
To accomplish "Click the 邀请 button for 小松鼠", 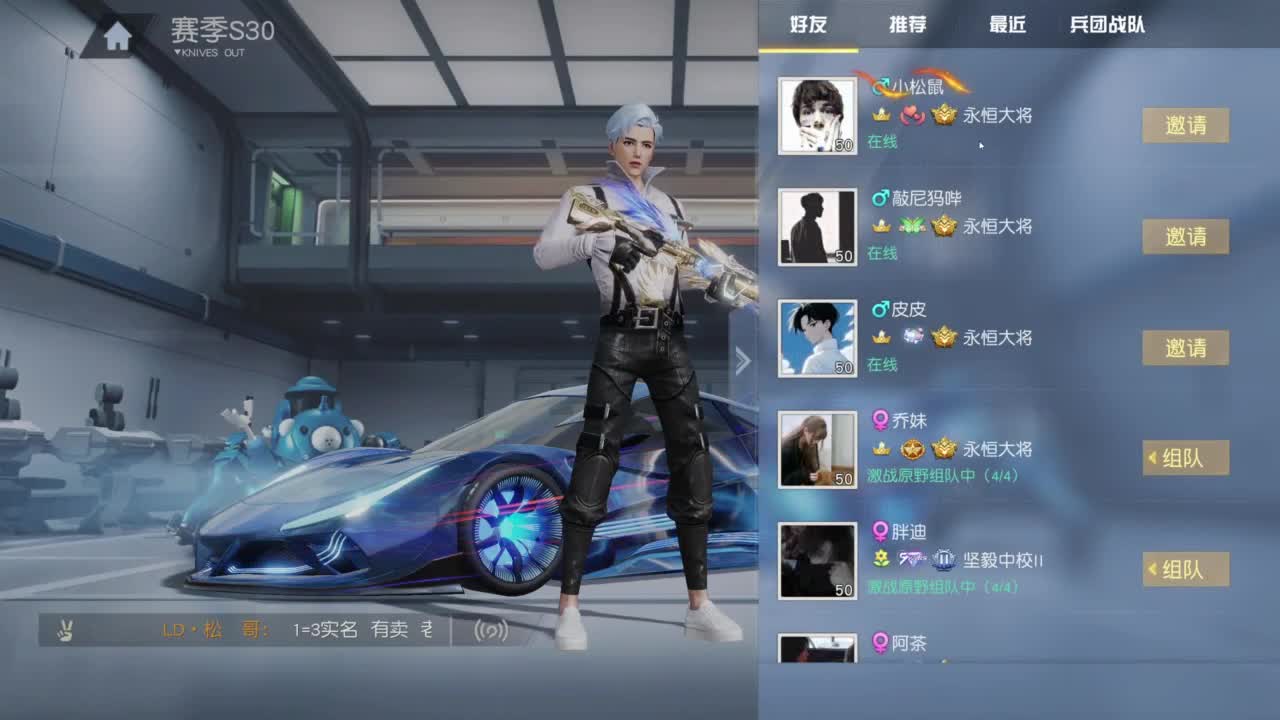I will (x=1185, y=126).
